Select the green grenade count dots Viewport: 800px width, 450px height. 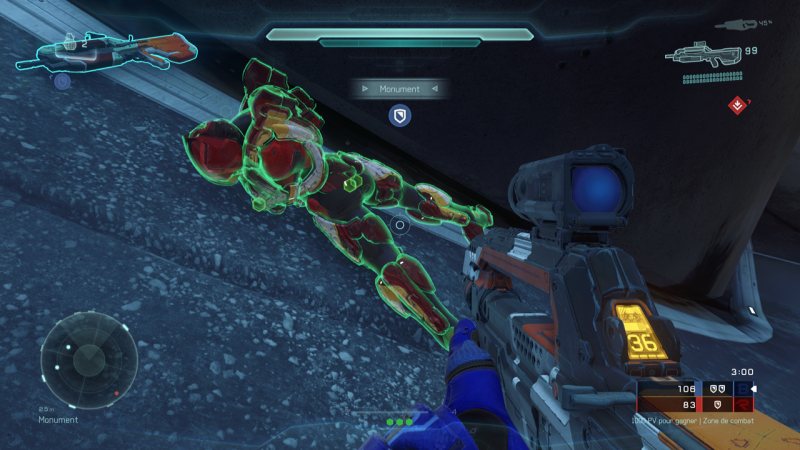coord(400,422)
